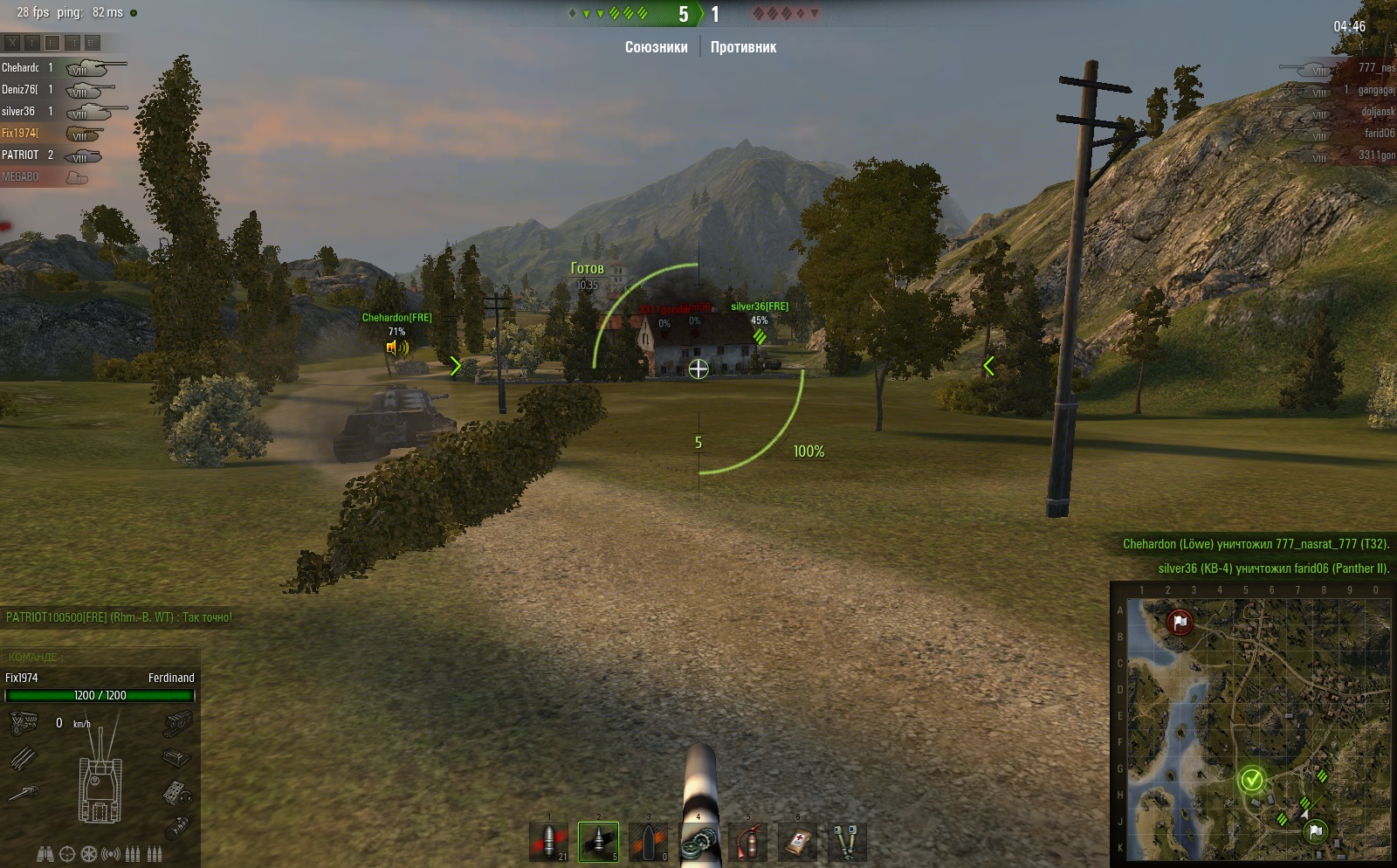The image size is (1397, 868).
Task: Click the engine module icon on damage panel
Action: [x=24, y=723]
